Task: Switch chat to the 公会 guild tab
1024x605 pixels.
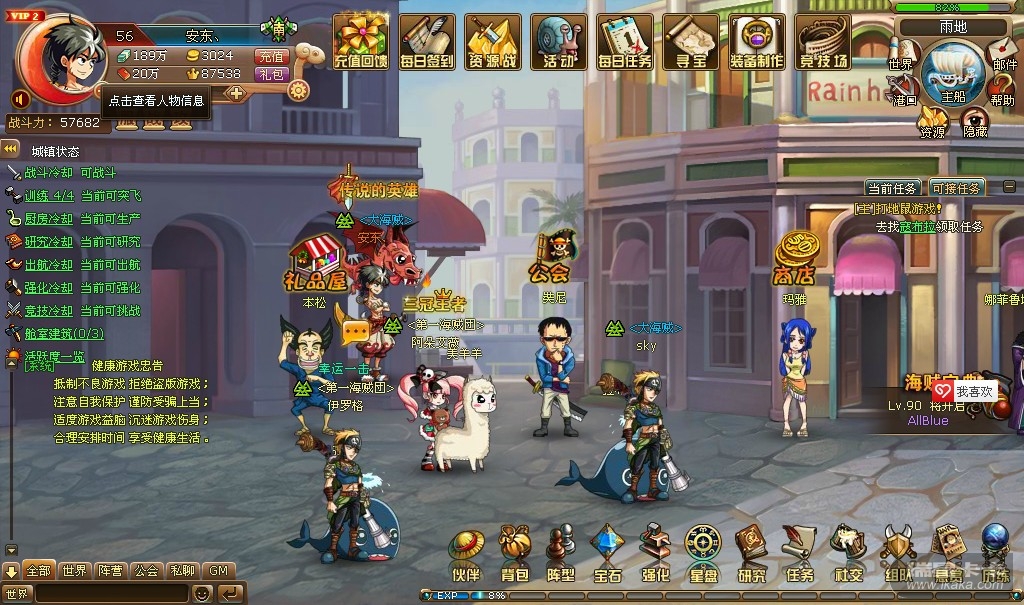Action: (x=146, y=571)
